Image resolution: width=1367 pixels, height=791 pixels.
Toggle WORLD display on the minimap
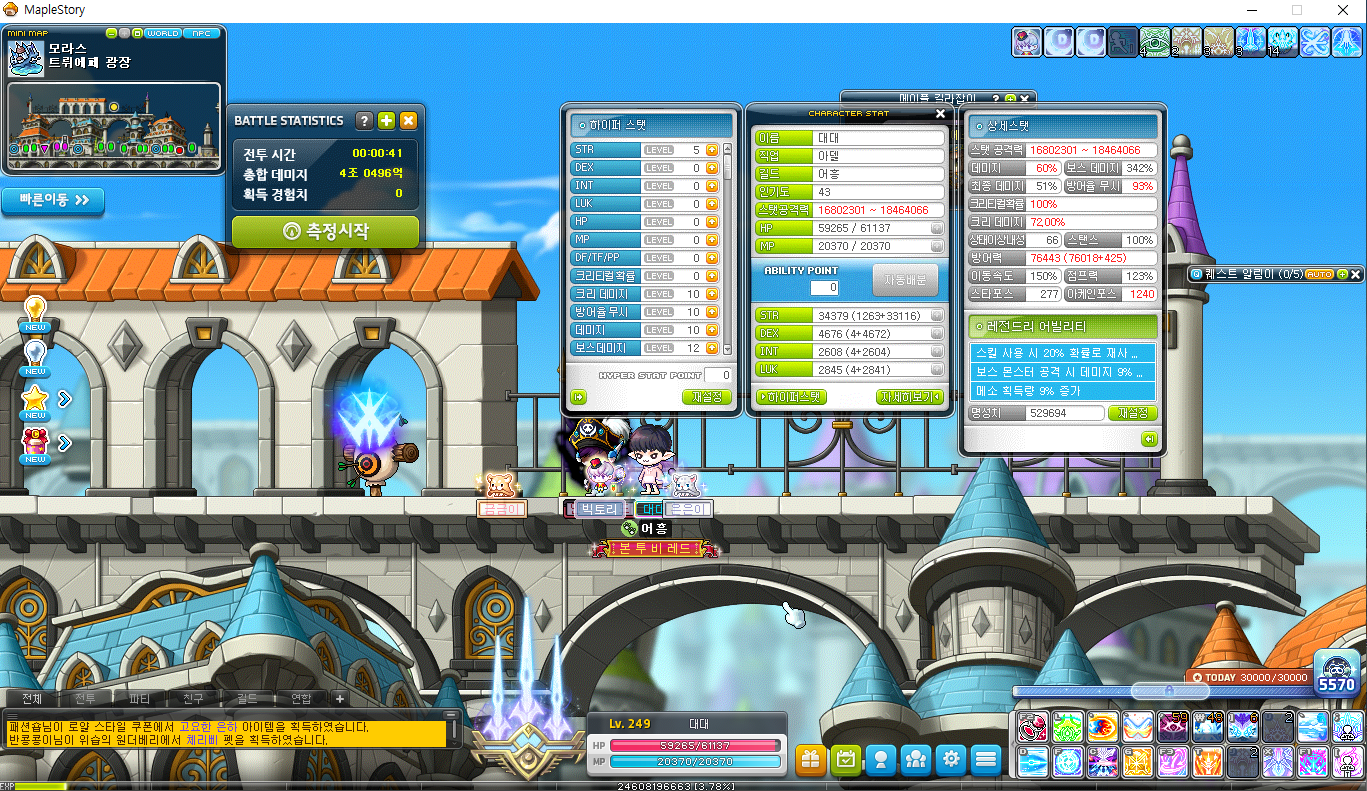tap(163, 33)
